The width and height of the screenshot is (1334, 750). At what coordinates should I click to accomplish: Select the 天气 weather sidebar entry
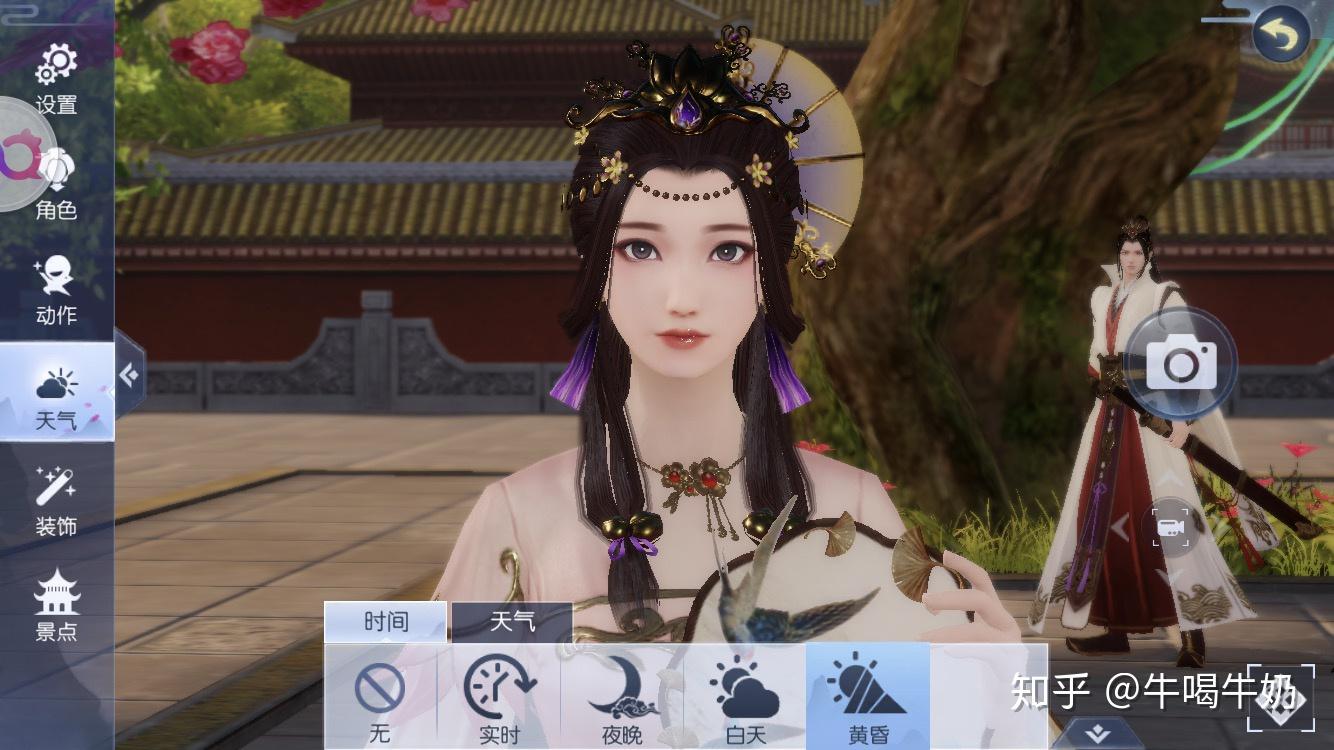(x=56, y=395)
